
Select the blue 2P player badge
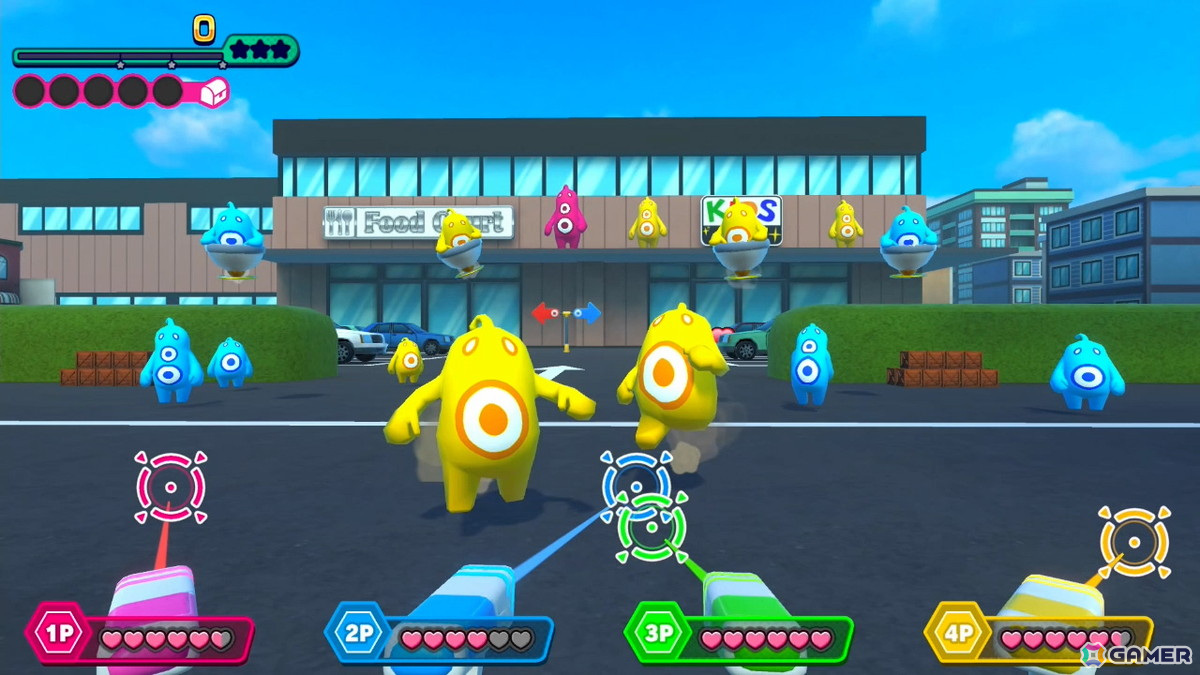[356, 634]
